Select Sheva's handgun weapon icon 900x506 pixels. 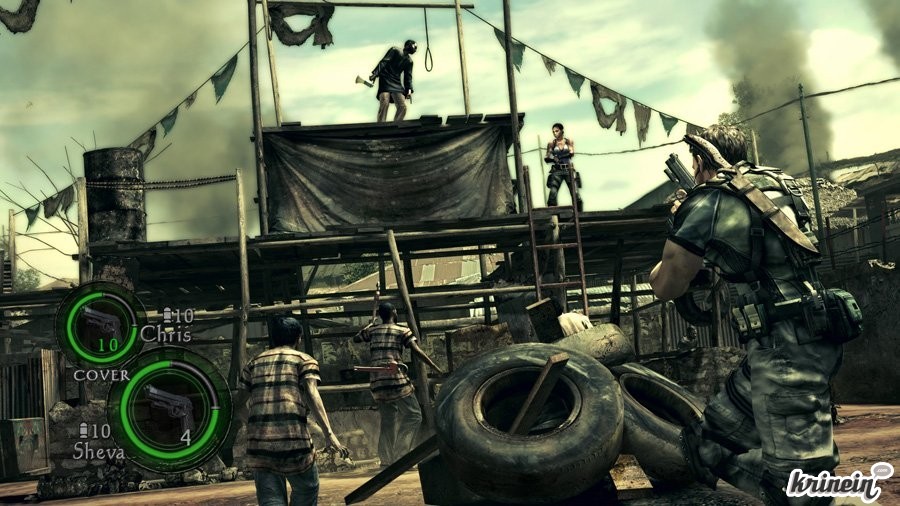[x=169, y=406]
